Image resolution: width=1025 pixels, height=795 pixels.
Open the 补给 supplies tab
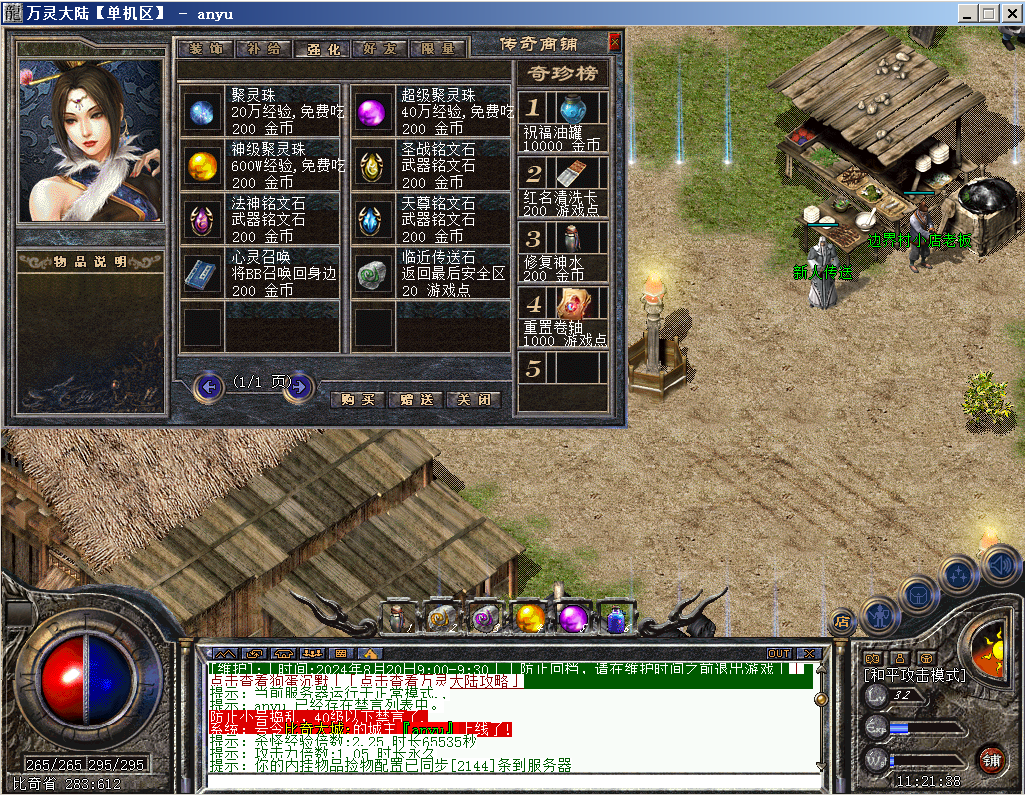point(264,48)
